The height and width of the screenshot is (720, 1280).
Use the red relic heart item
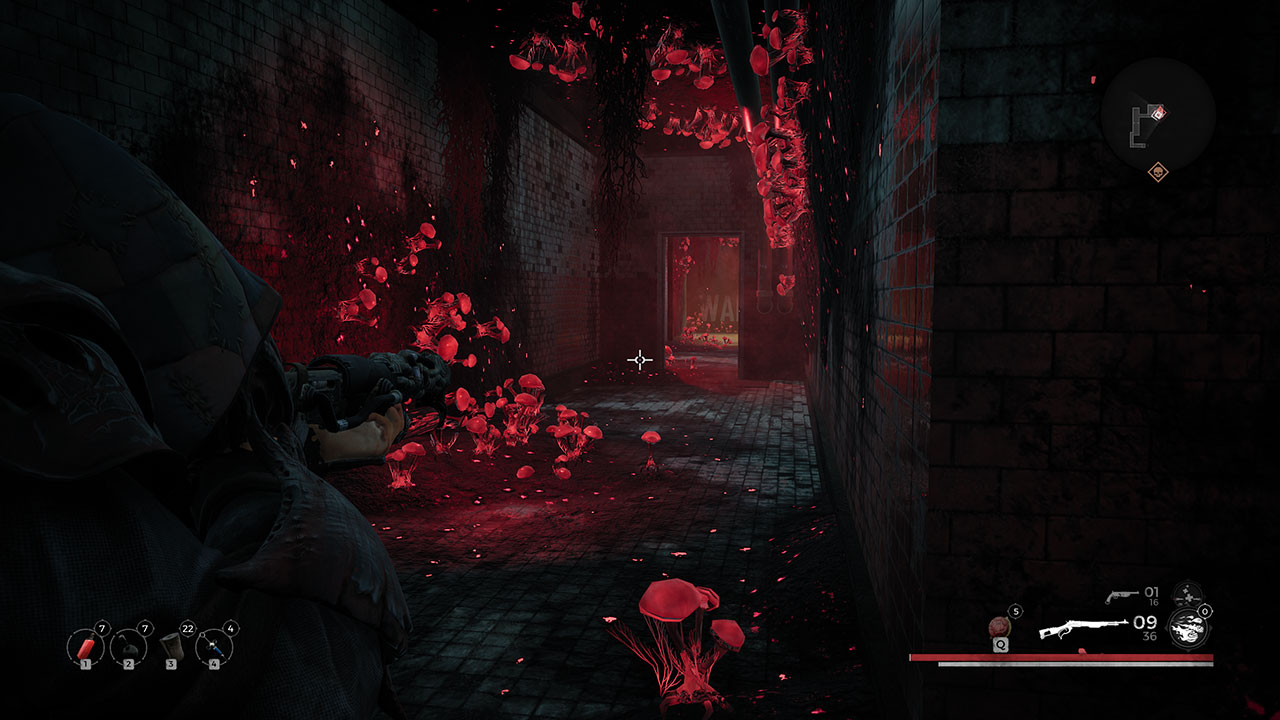pyautogui.click(x=1000, y=627)
